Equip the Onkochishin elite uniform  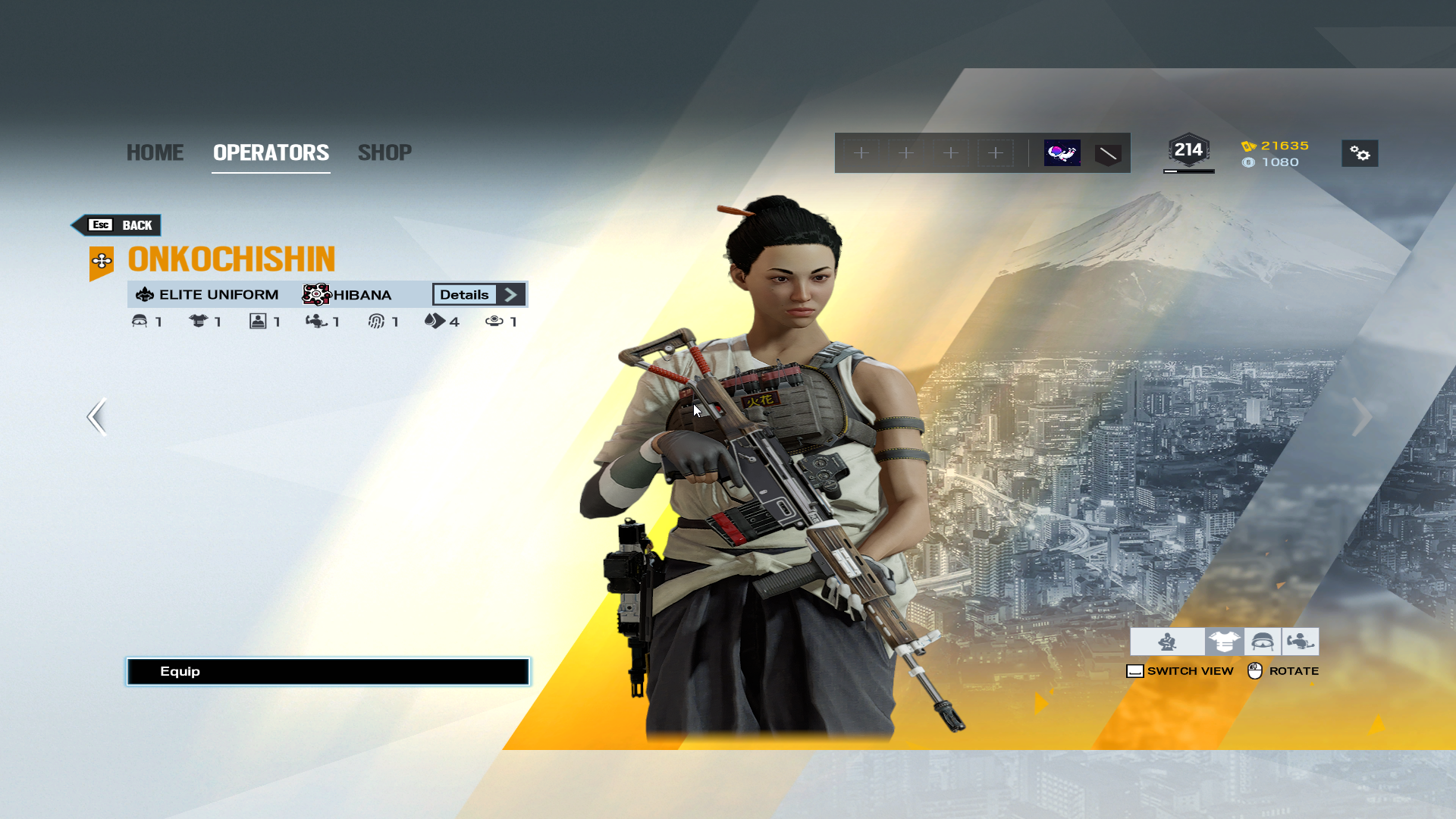click(x=328, y=671)
